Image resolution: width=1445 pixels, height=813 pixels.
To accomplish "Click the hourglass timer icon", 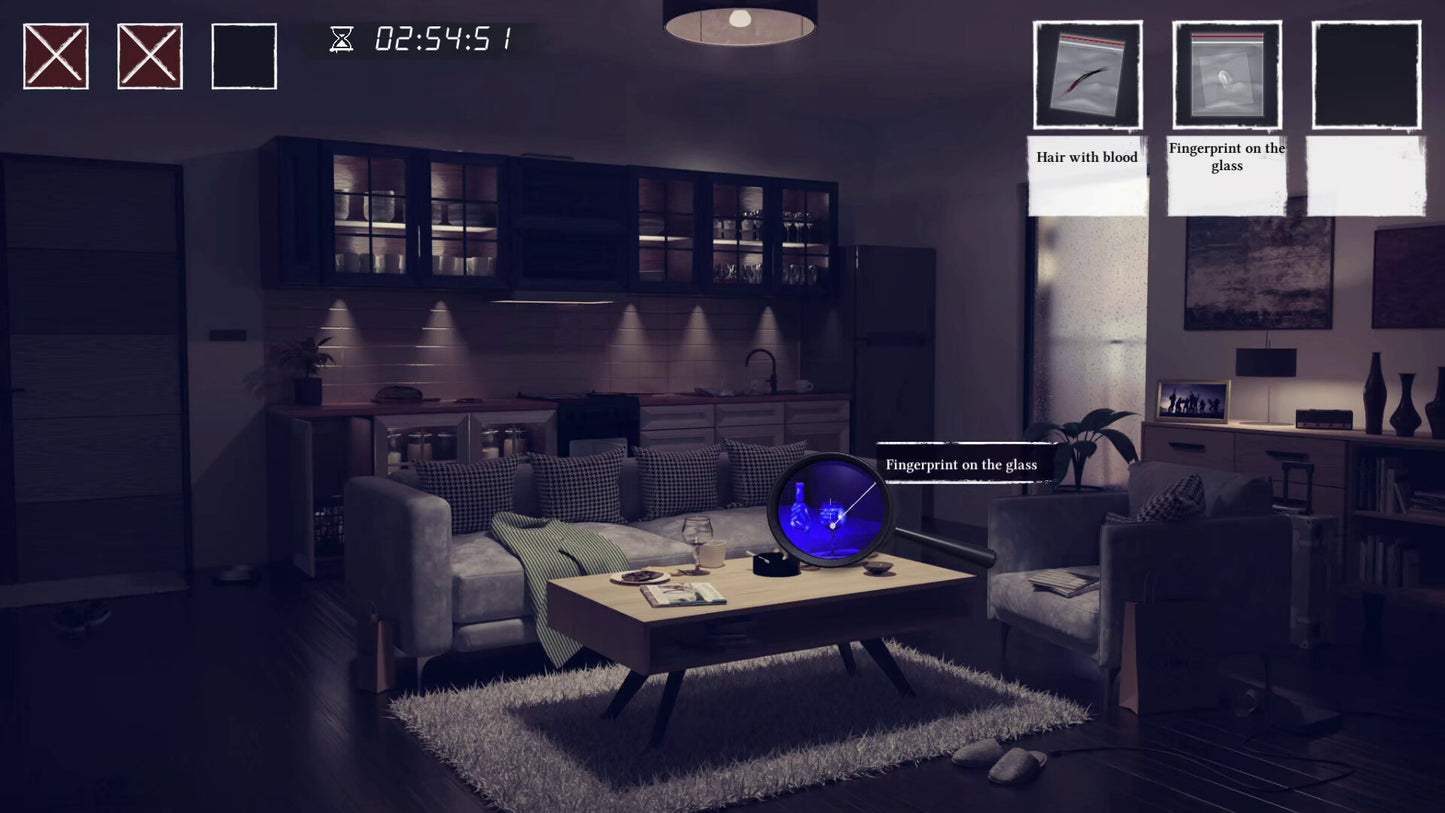I will (x=340, y=39).
